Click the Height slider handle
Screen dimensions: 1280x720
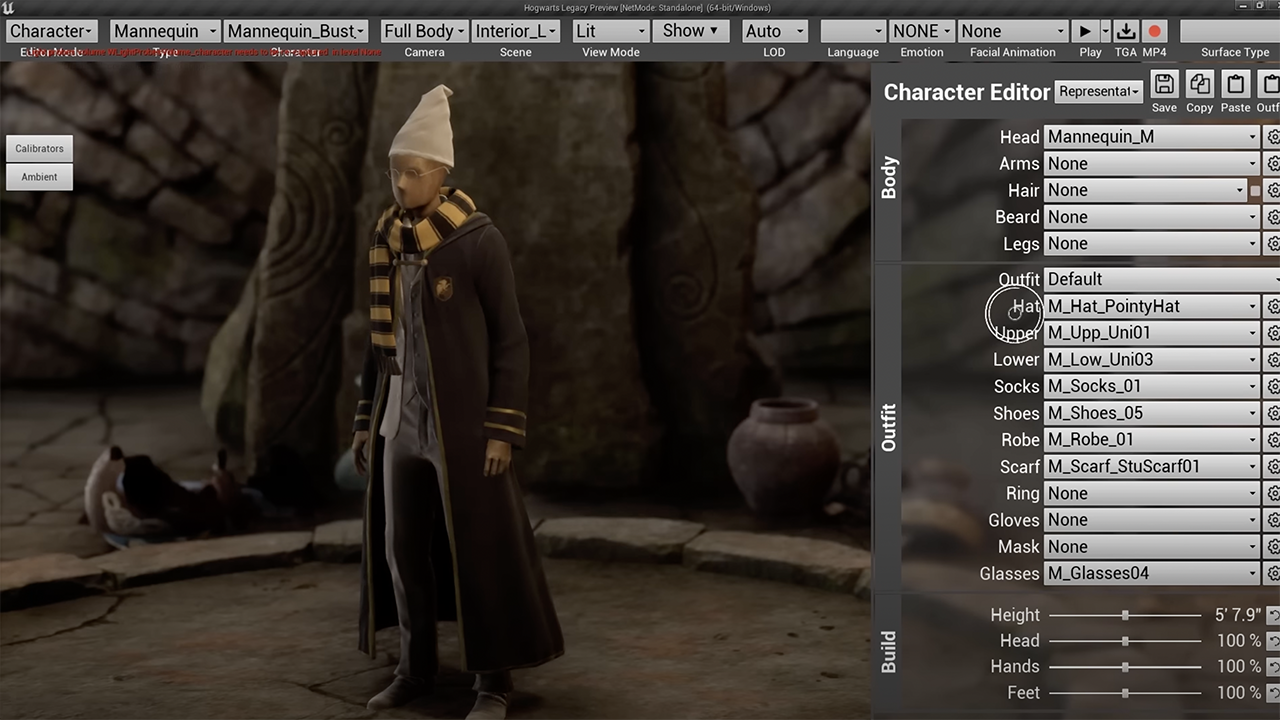pos(1125,616)
